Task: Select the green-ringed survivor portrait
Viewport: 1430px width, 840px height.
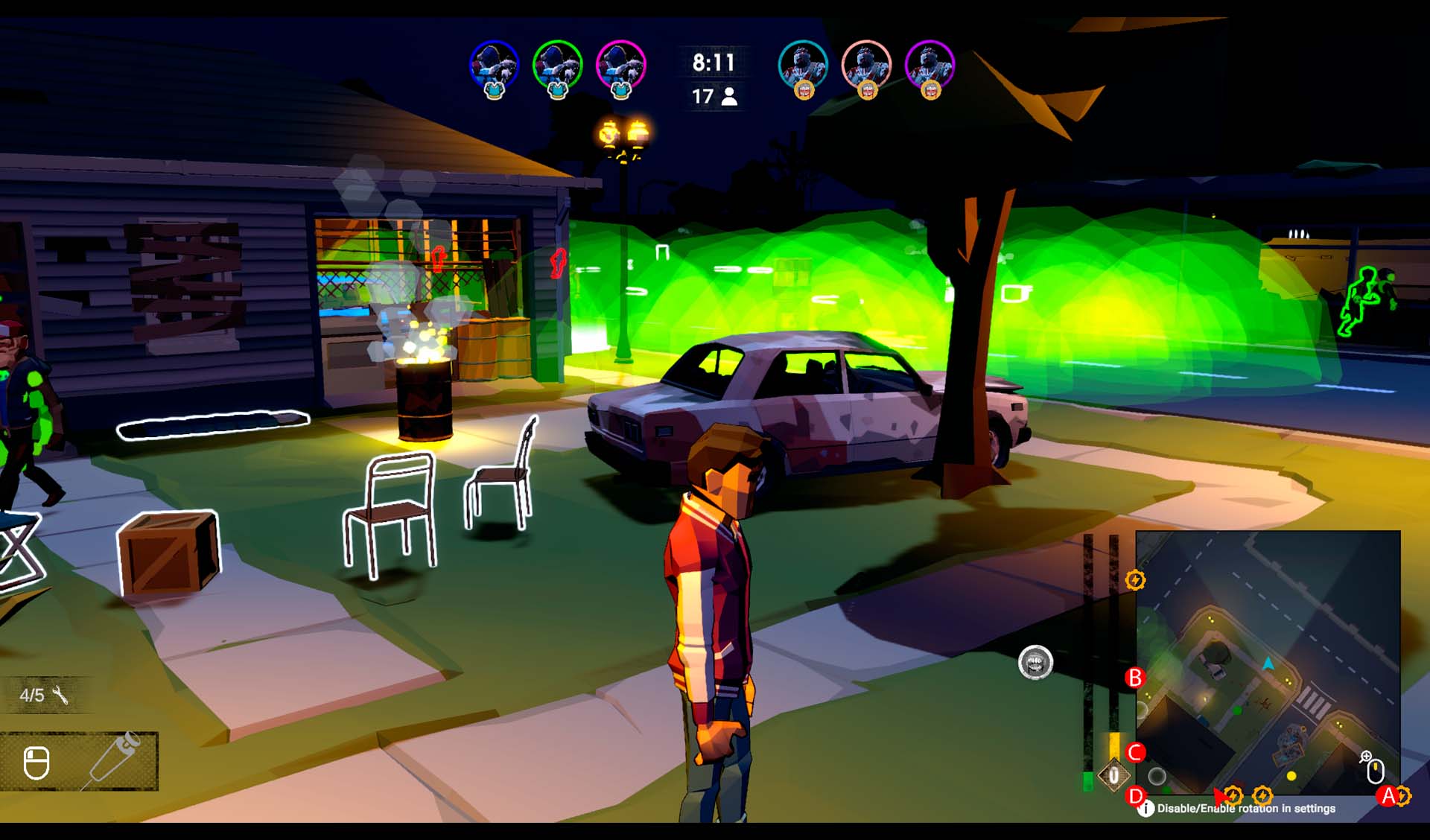Action: click(x=557, y=66)
